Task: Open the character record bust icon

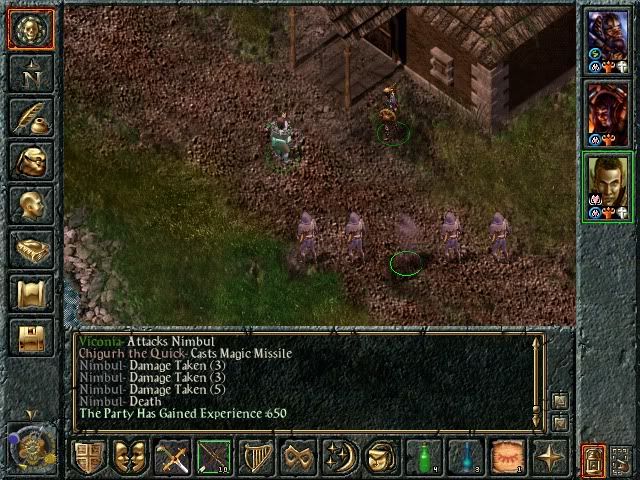Action: (x=30, y=205)
